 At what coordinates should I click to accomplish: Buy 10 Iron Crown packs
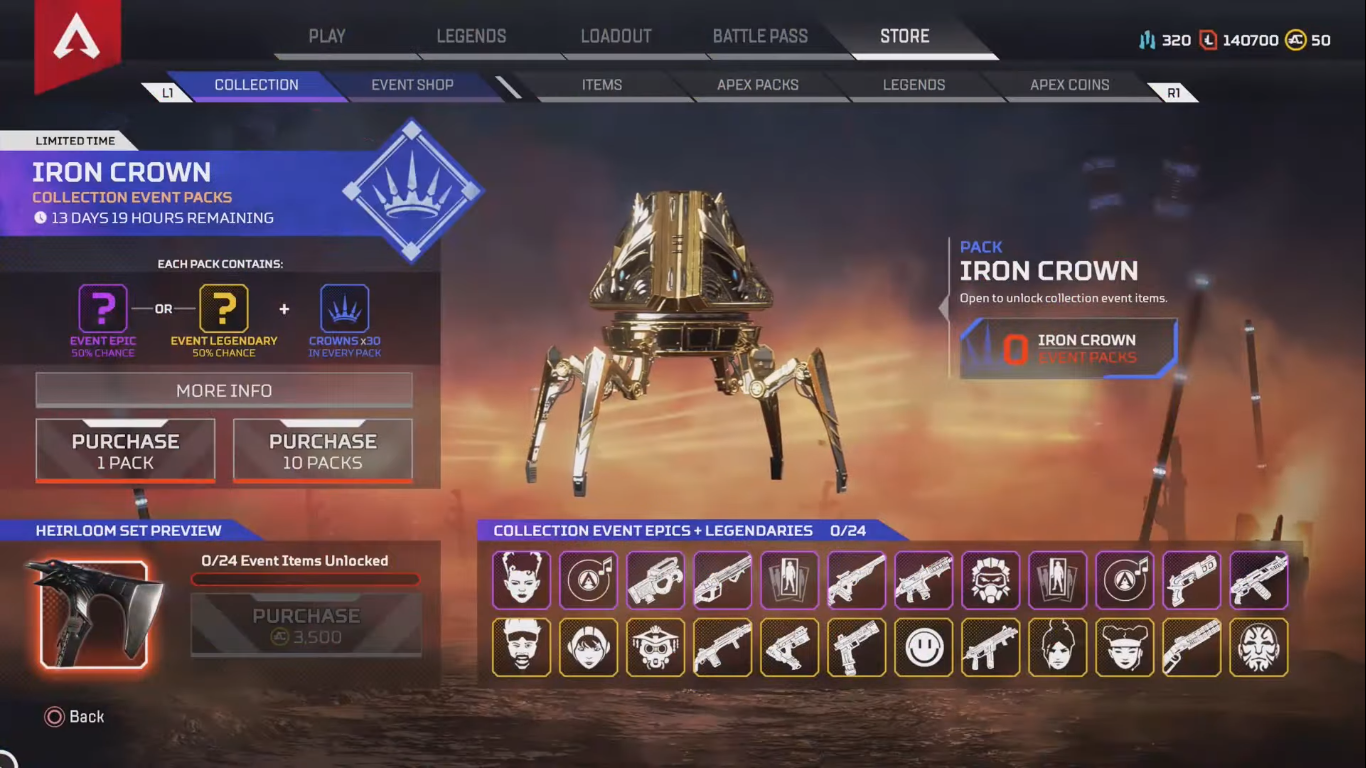322,451
